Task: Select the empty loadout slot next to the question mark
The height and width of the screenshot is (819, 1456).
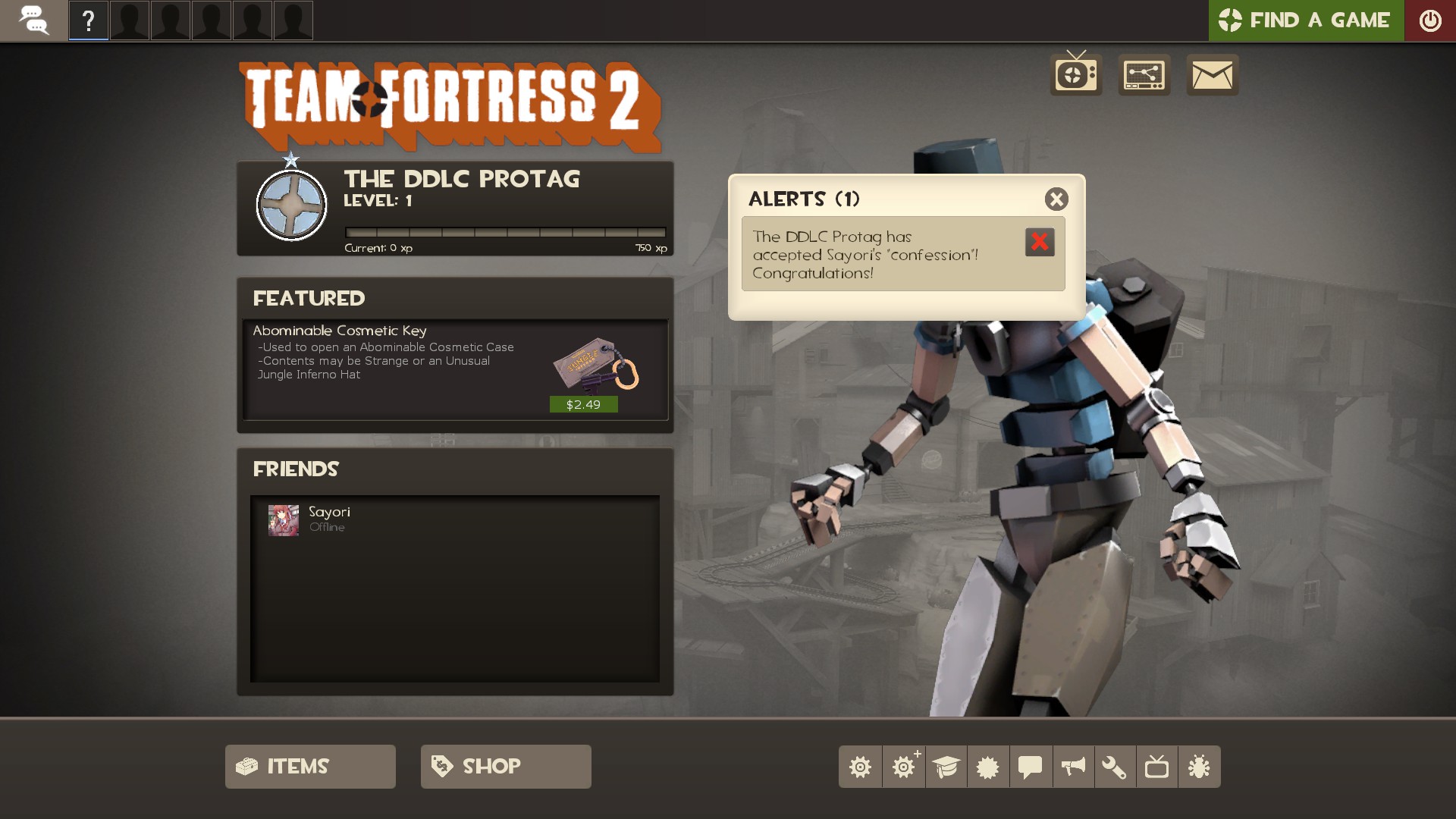Action: [x=130, y=20]
